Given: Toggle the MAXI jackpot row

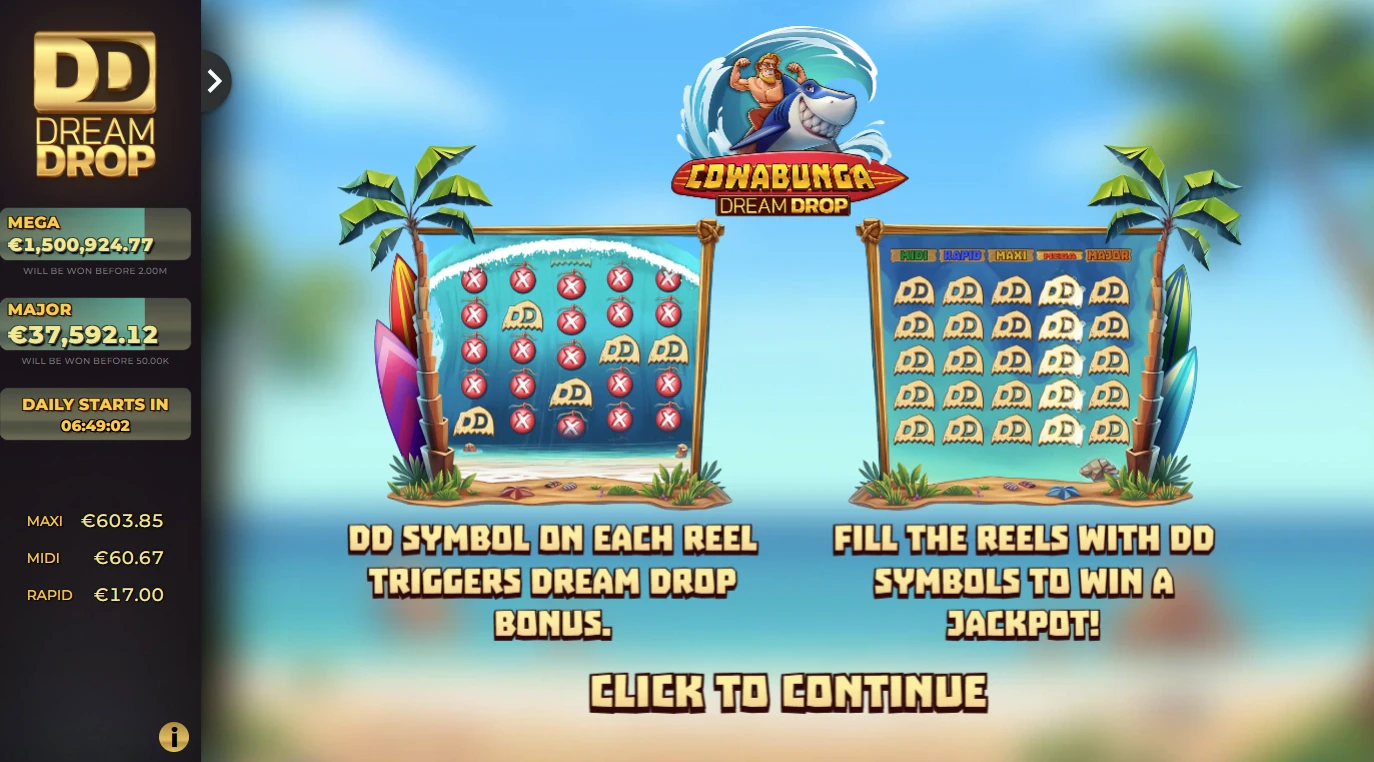Looking at the screenshot, I should (x=95, y=520).
